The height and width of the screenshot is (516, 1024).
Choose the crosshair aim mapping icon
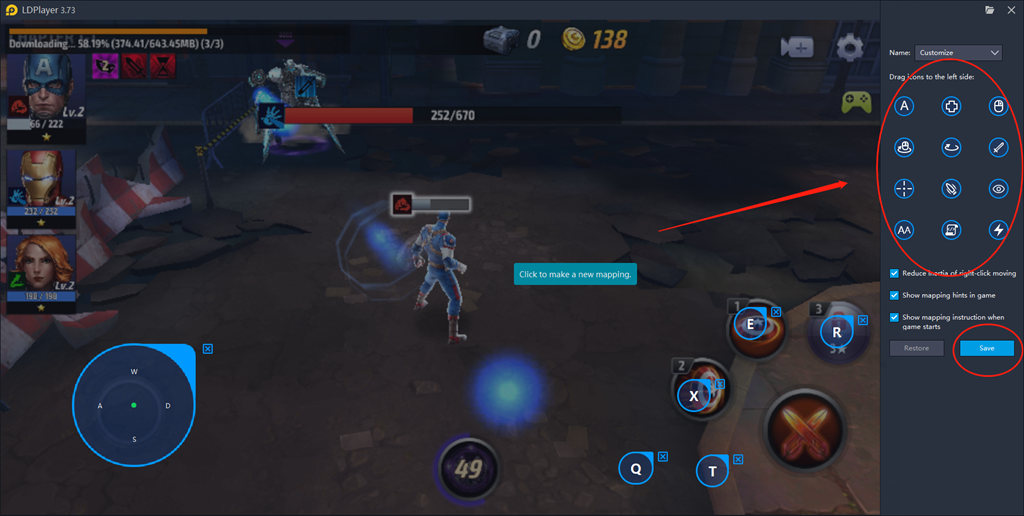click(x=904, y=188)
